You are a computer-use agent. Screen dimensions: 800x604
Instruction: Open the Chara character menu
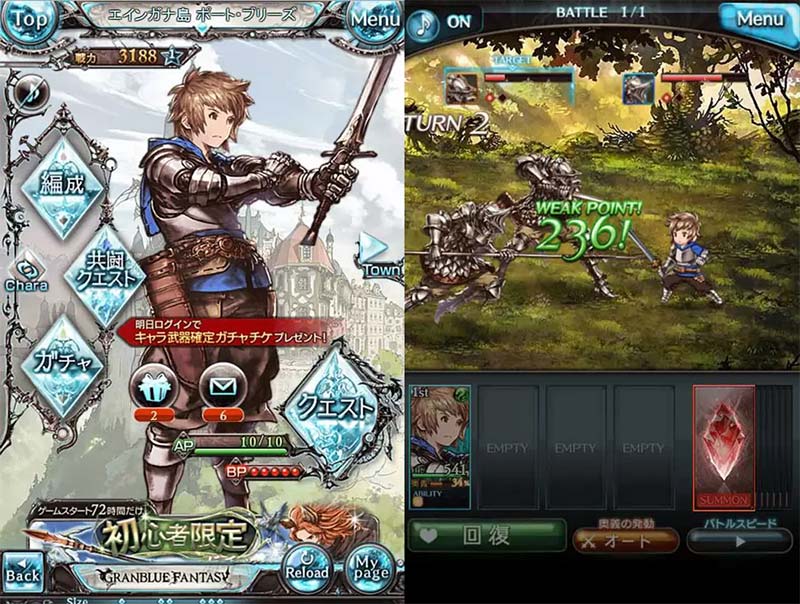pos(26,274)
